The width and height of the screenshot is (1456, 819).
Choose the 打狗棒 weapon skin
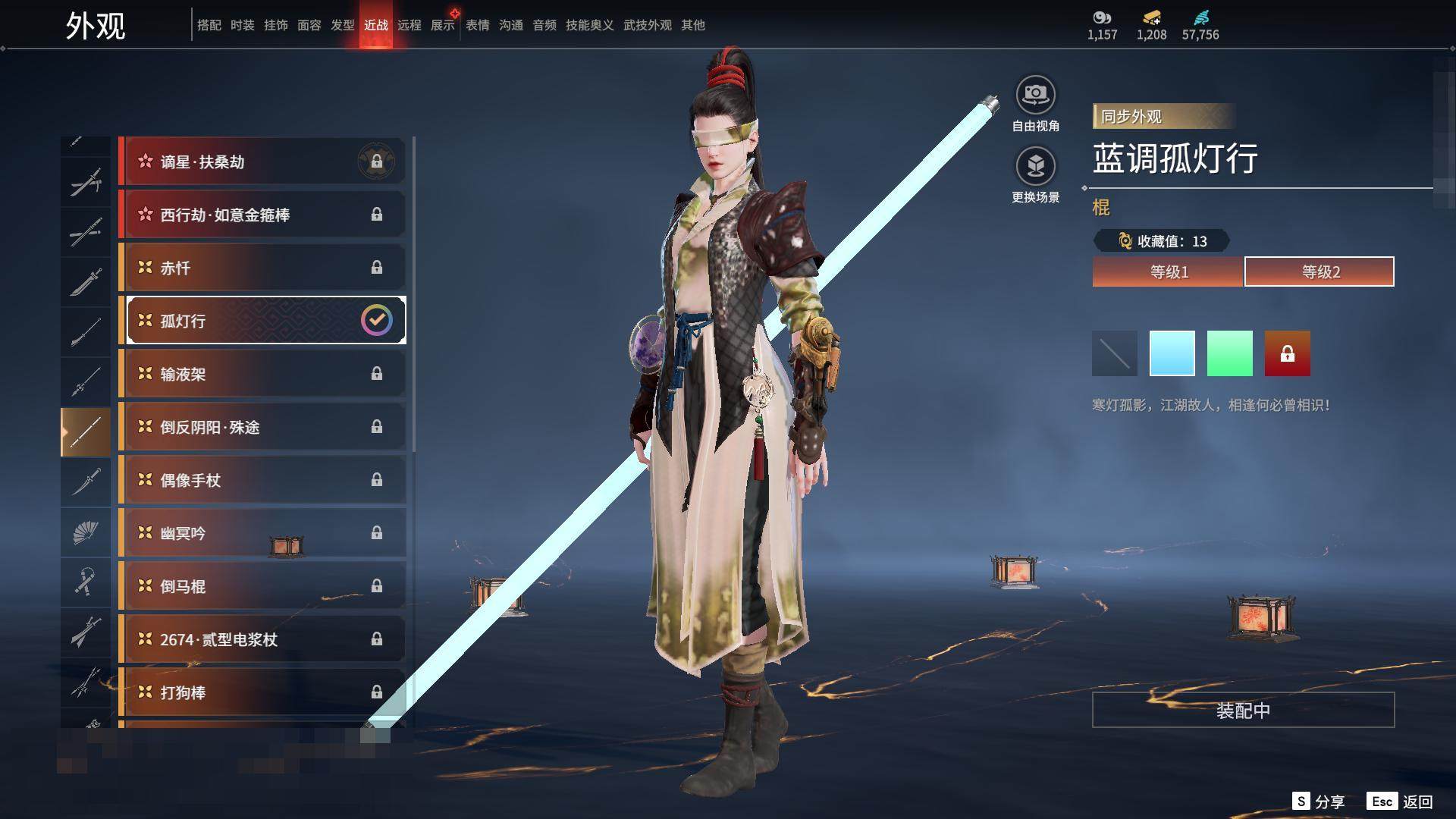263,692
